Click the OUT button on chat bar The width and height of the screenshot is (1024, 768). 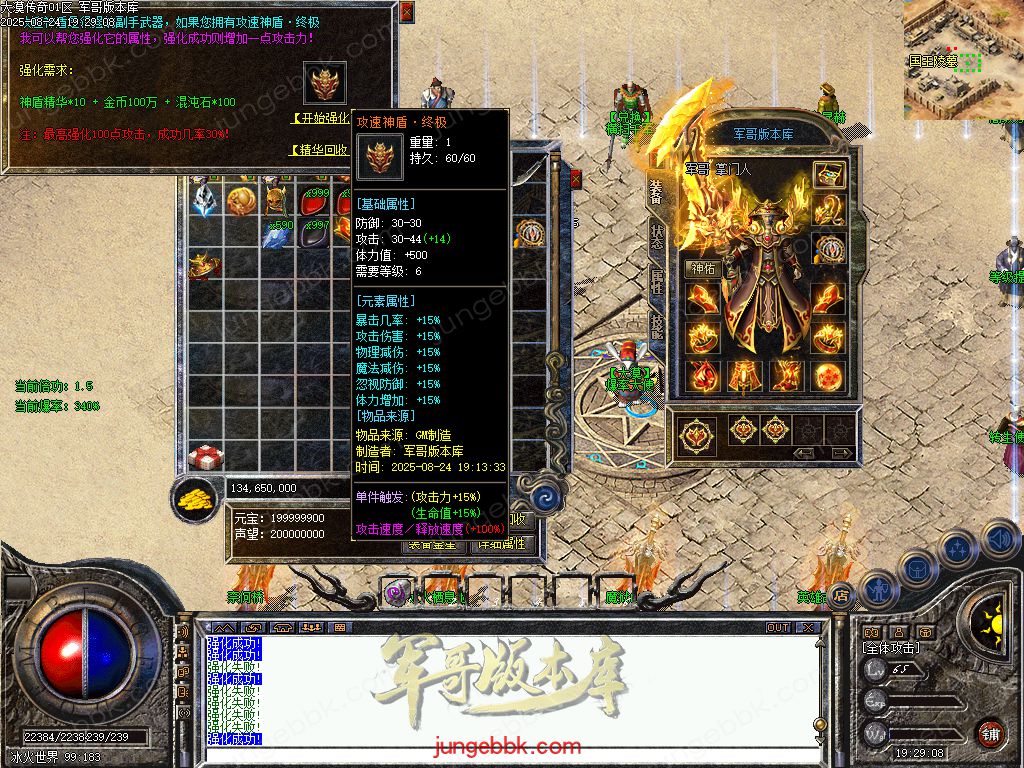(778, 628)
